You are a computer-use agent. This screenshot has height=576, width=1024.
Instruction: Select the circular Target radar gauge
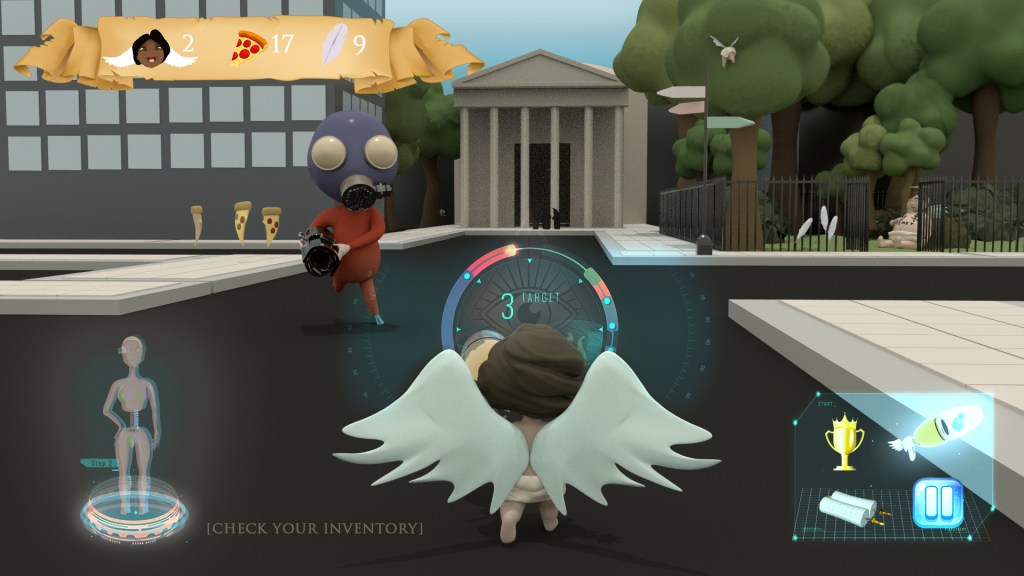(529, 307)
